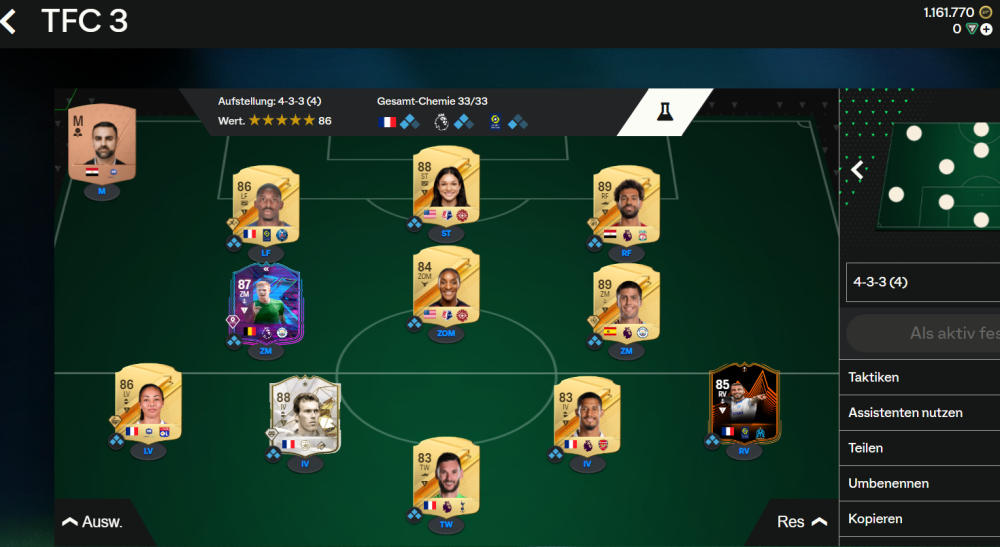Open the 4-3-3 (4) formation dropdown
This screenshot has height=547, width=1000.
(920, 283)
